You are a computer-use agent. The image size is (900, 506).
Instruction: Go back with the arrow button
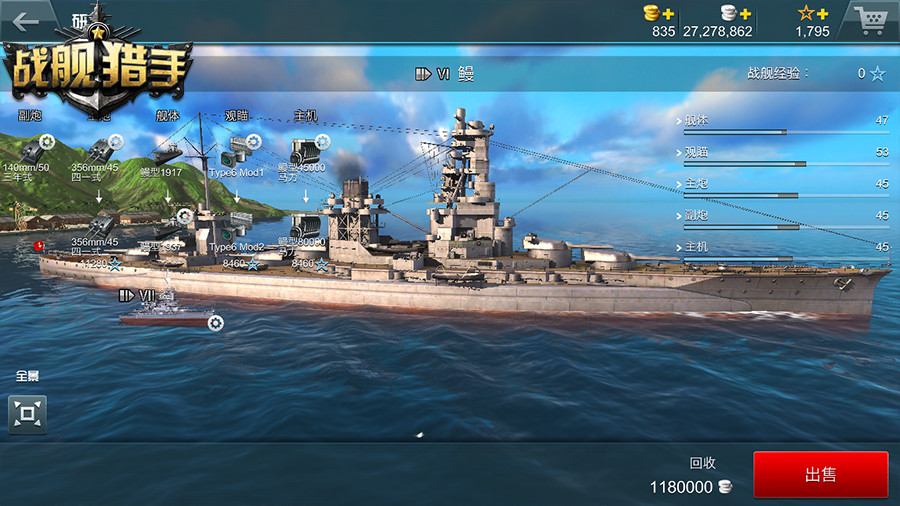26,20
